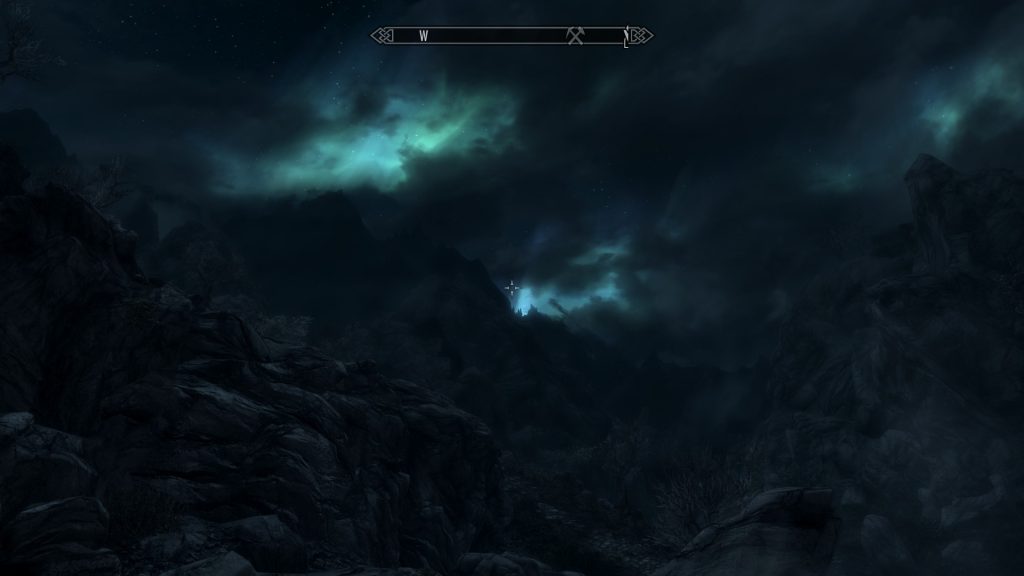
Task: Click the crossed pickaxes mine marker on compass
Action: (575, 36)
